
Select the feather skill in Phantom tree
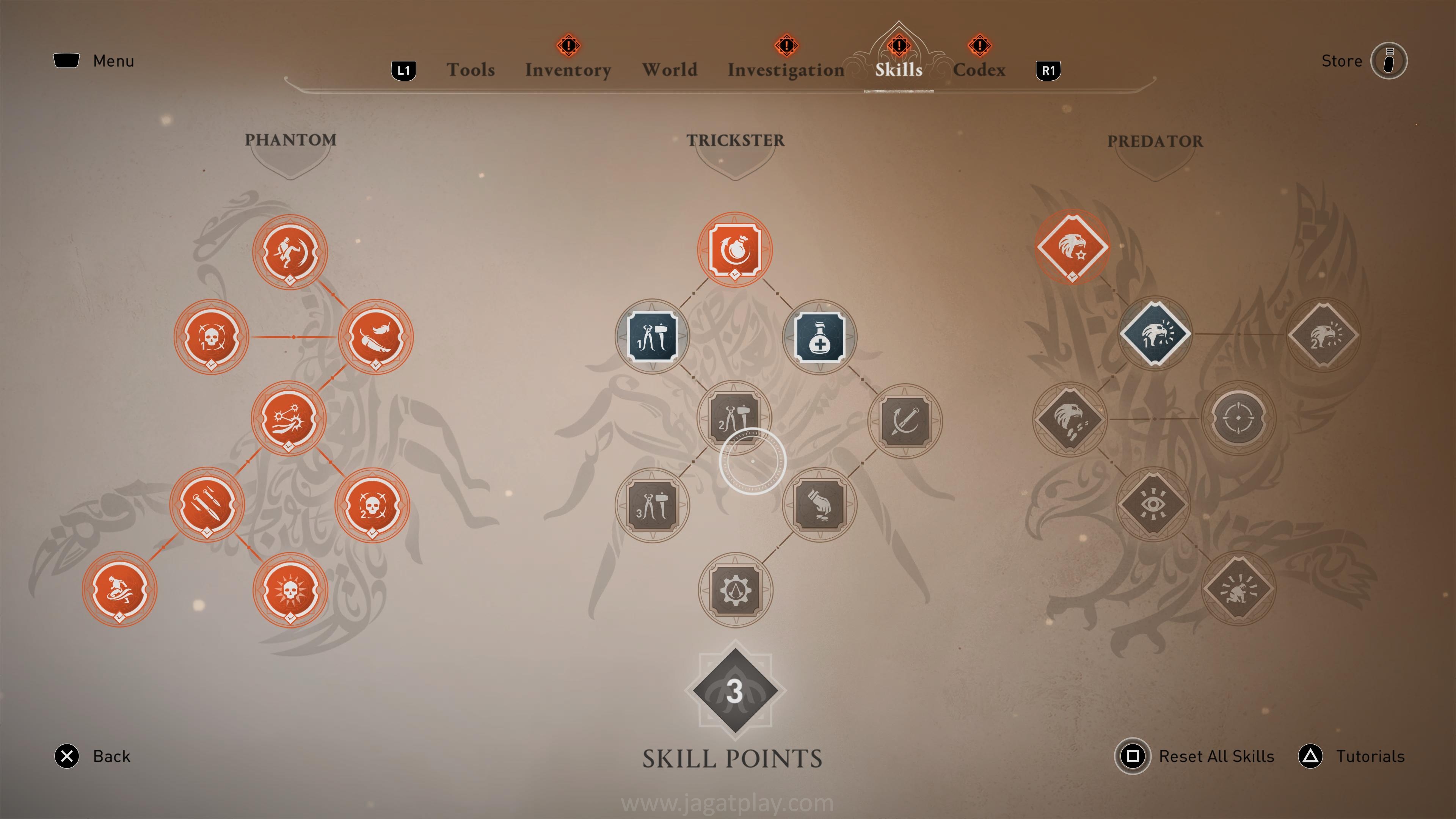pos(376,337)
